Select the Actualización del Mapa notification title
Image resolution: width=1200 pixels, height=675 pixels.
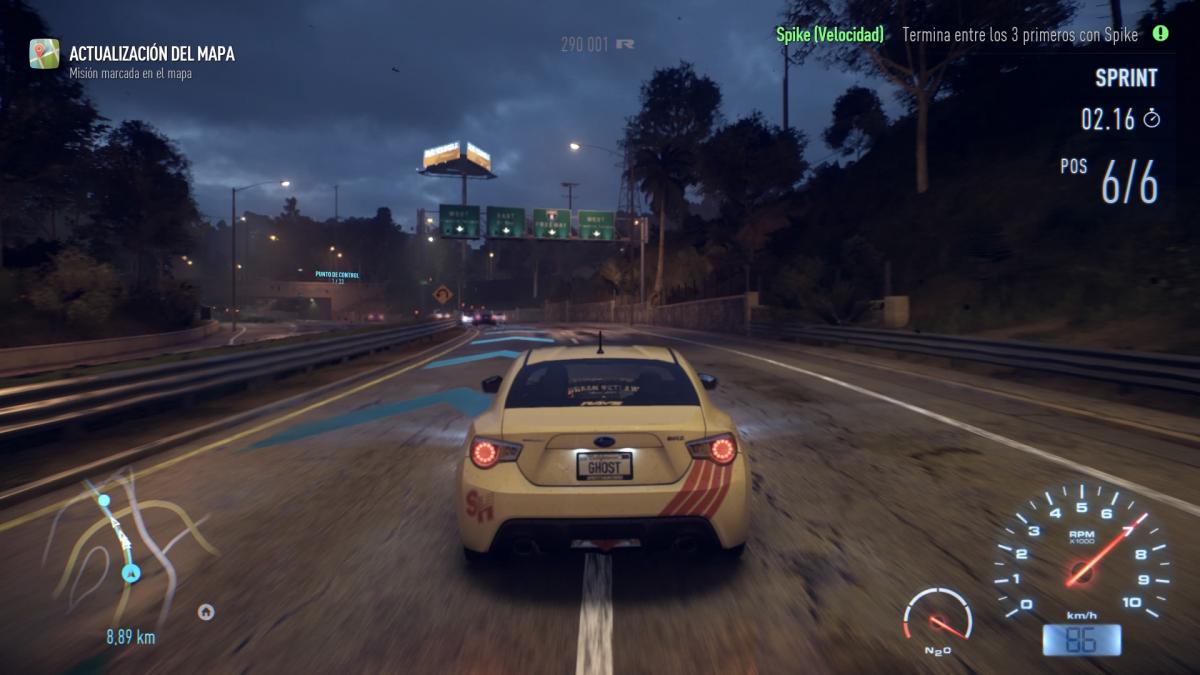point(152,54)
